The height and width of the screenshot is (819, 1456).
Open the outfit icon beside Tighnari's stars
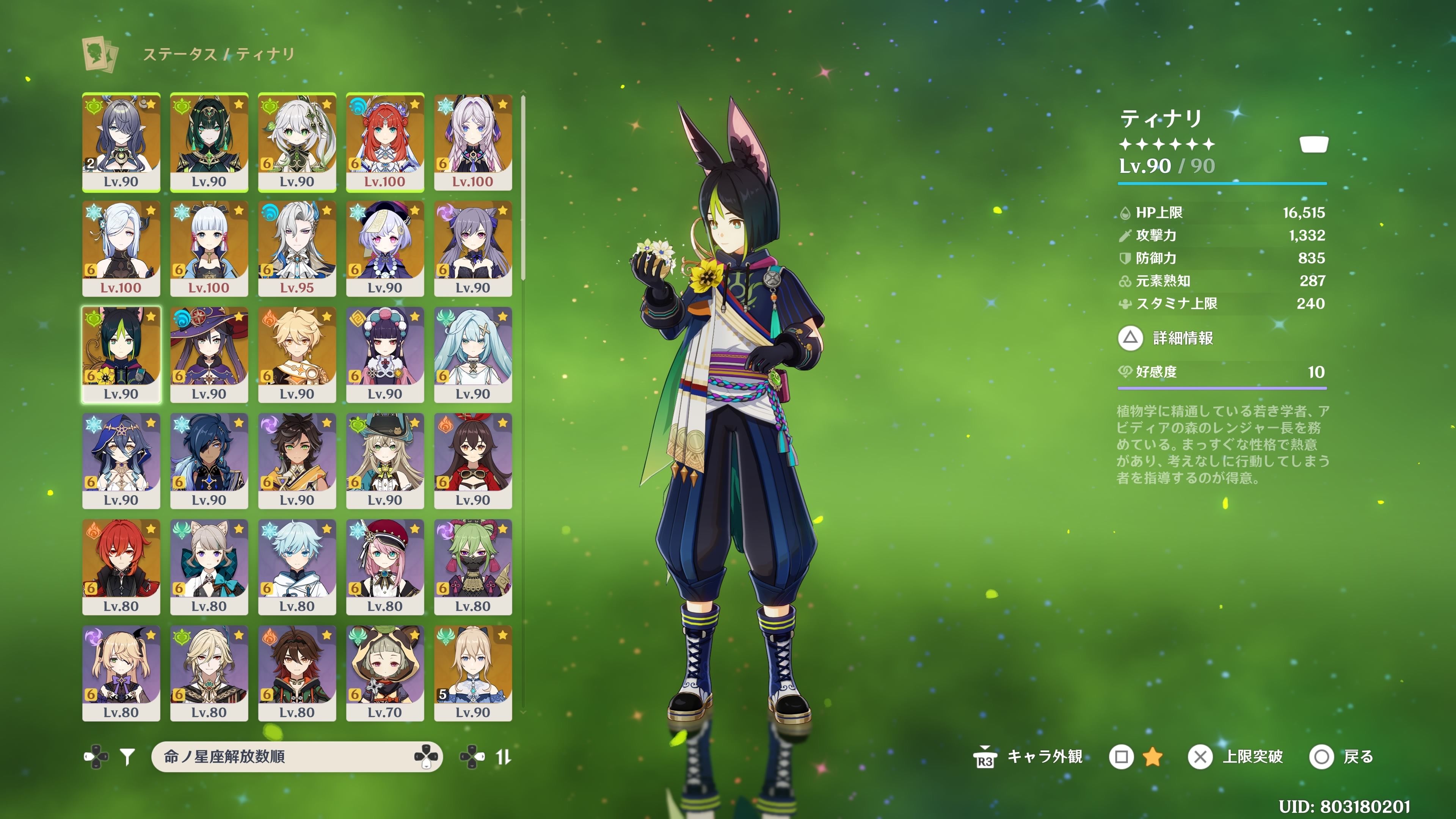pyautogui.click(x=1313, y=144)
